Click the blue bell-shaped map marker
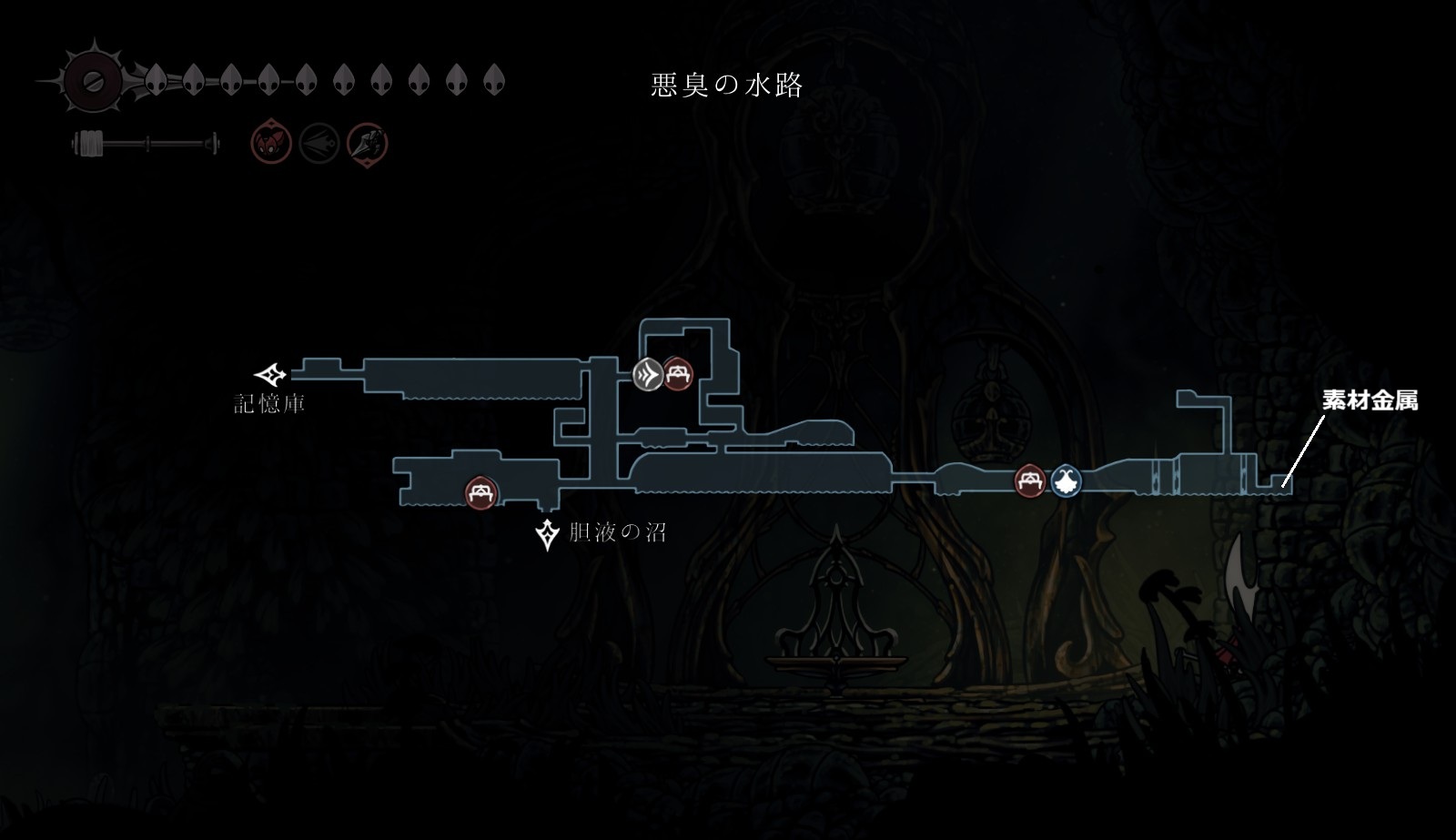Image resolution: width=1456 pixels, height=840 pixels. (x=1066, y=480)
